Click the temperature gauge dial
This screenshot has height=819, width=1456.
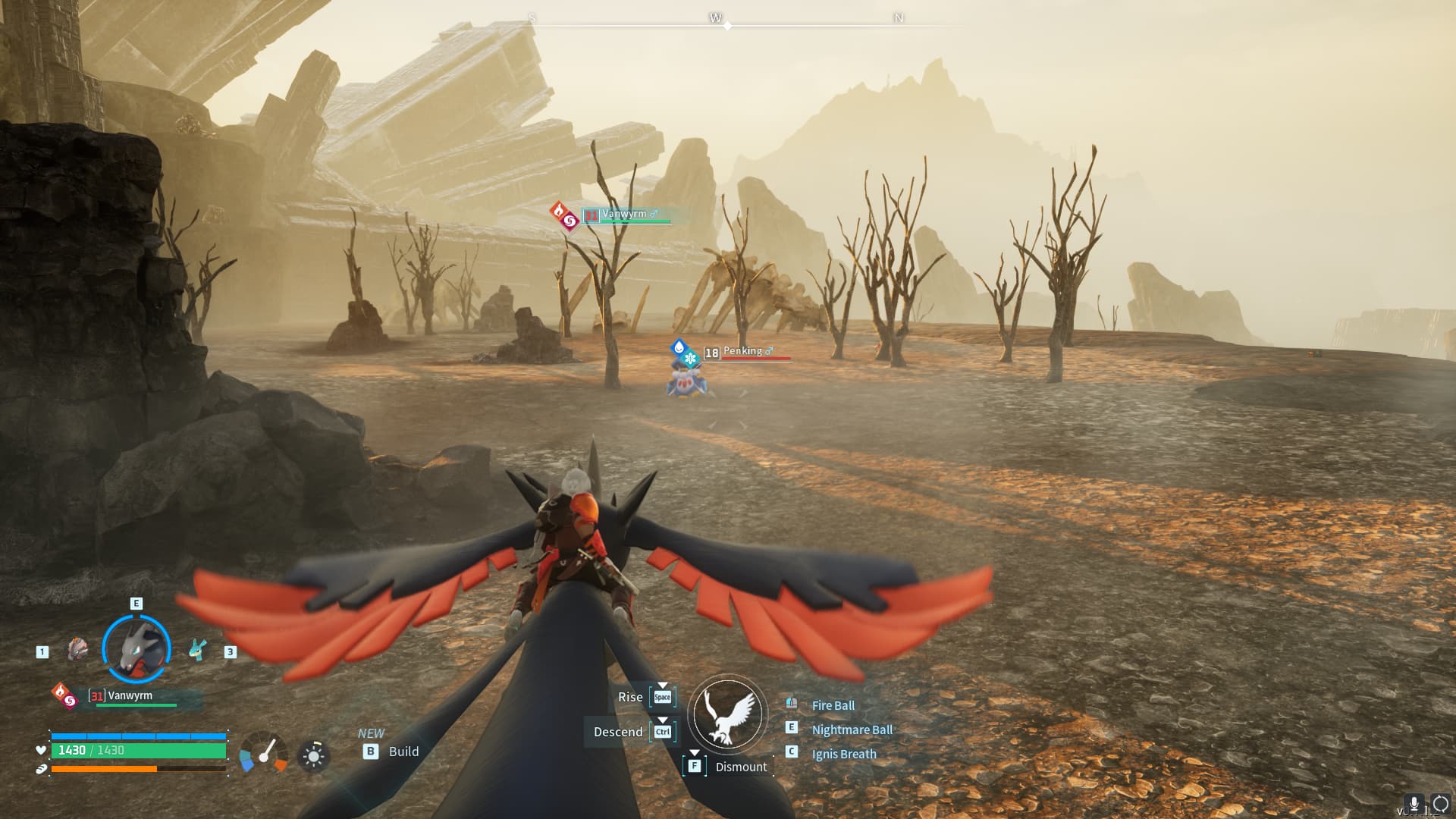coord(264,754)
